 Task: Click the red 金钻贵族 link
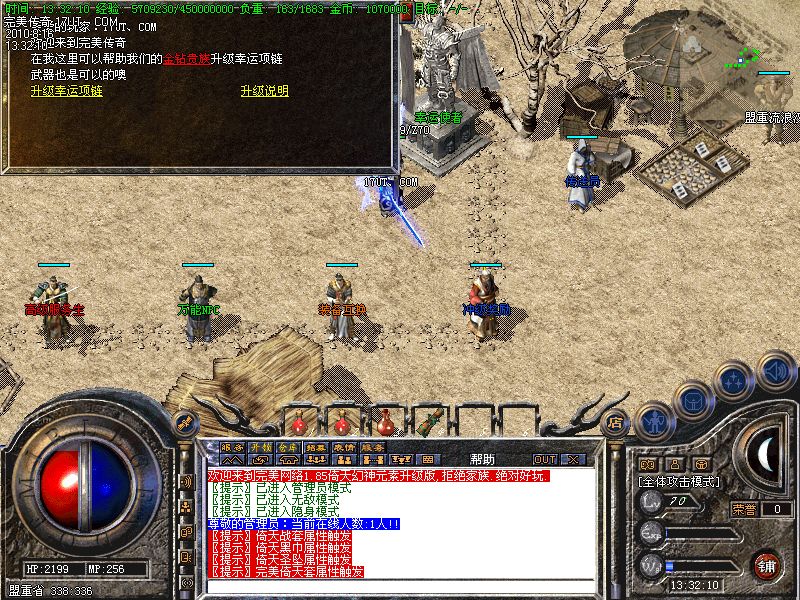tap(186, 60)
